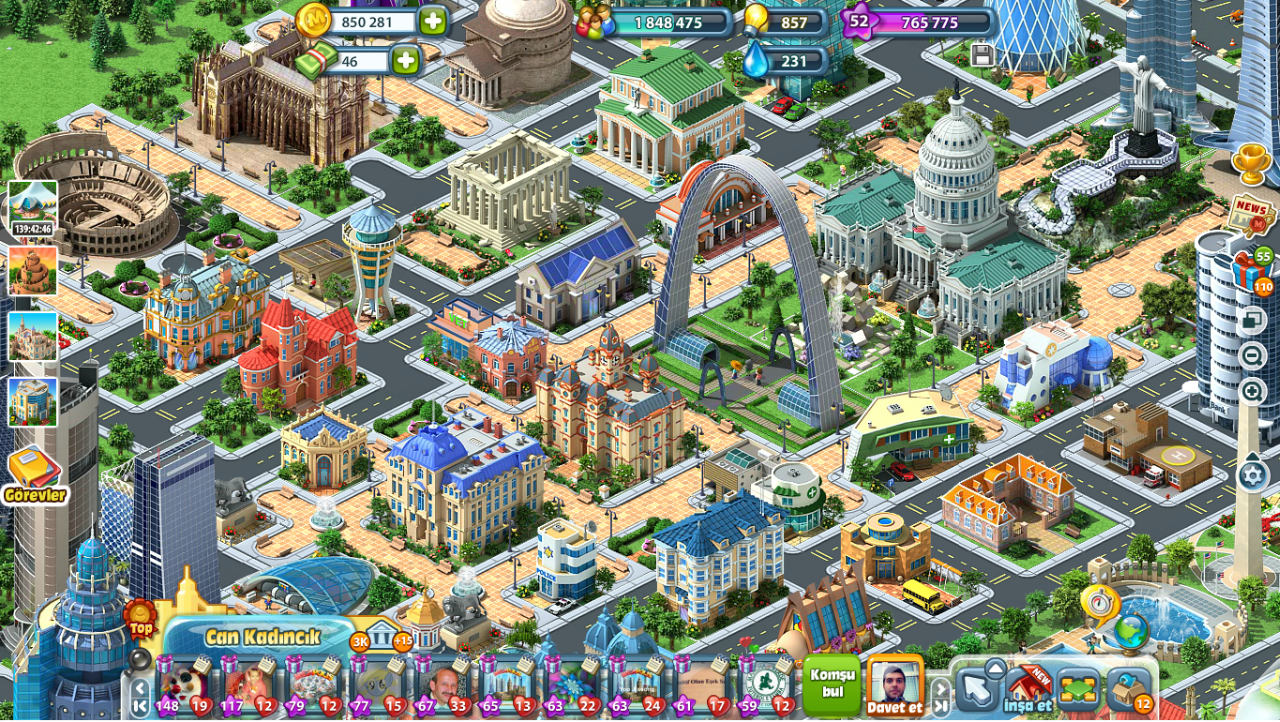
Task: Open the timed tent event thumbnail
Action: [33, 207]
